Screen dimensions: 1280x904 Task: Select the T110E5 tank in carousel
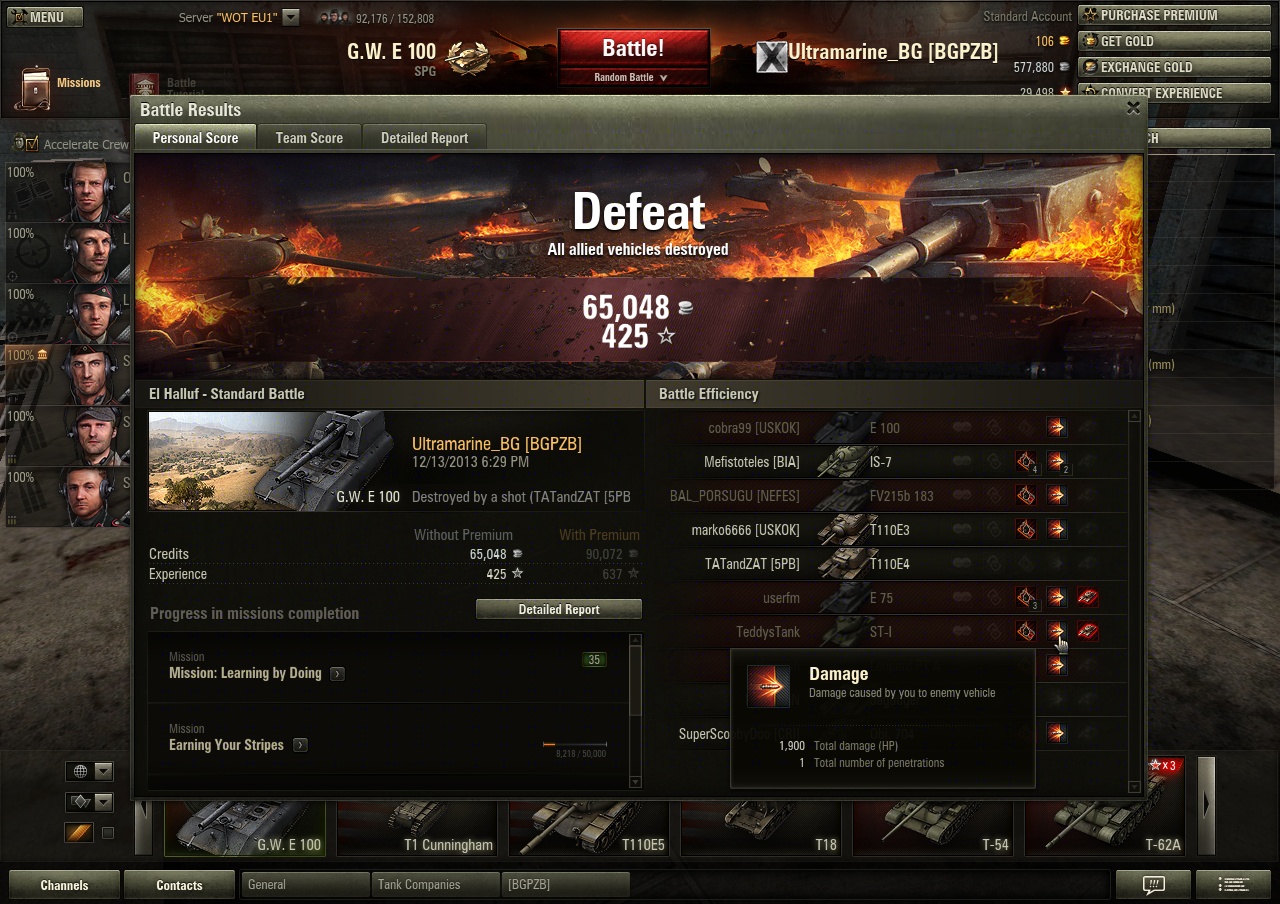point(592,828)
